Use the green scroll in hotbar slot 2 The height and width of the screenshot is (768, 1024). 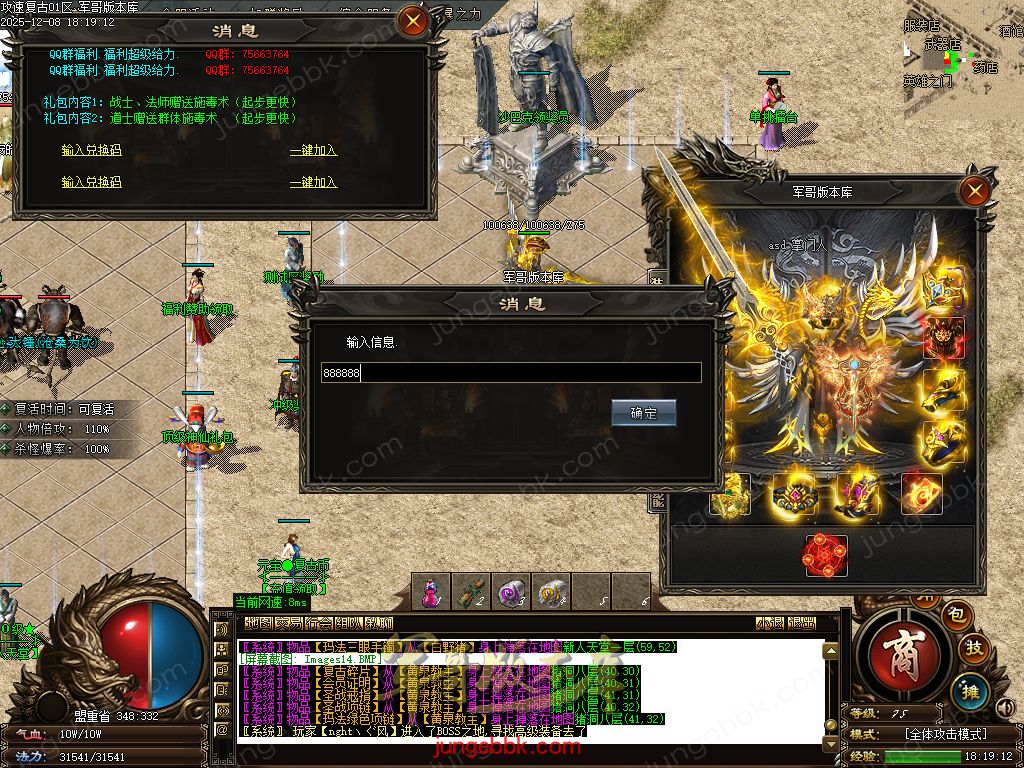472,593
